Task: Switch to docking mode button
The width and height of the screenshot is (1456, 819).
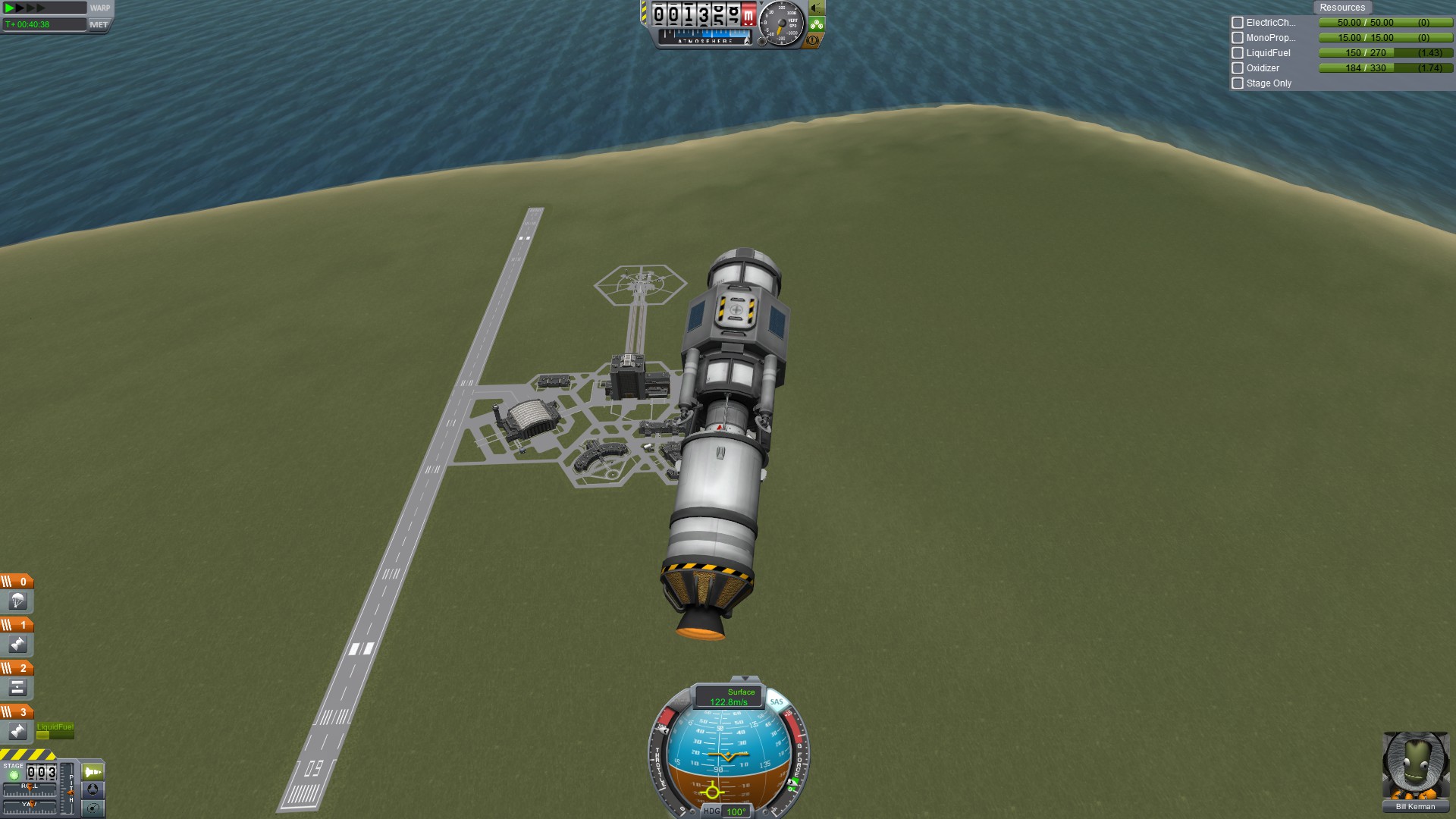Action: [x=93, y=789]
